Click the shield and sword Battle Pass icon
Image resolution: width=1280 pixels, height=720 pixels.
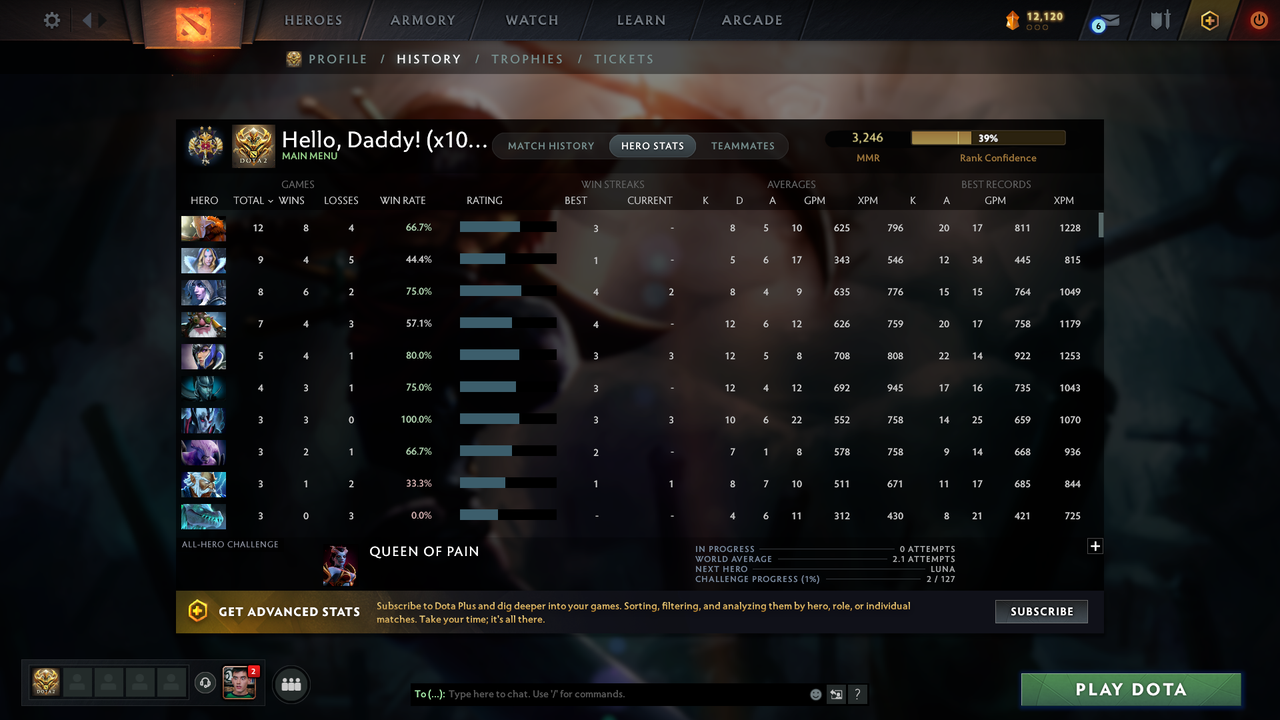(x=1159, y=20)
